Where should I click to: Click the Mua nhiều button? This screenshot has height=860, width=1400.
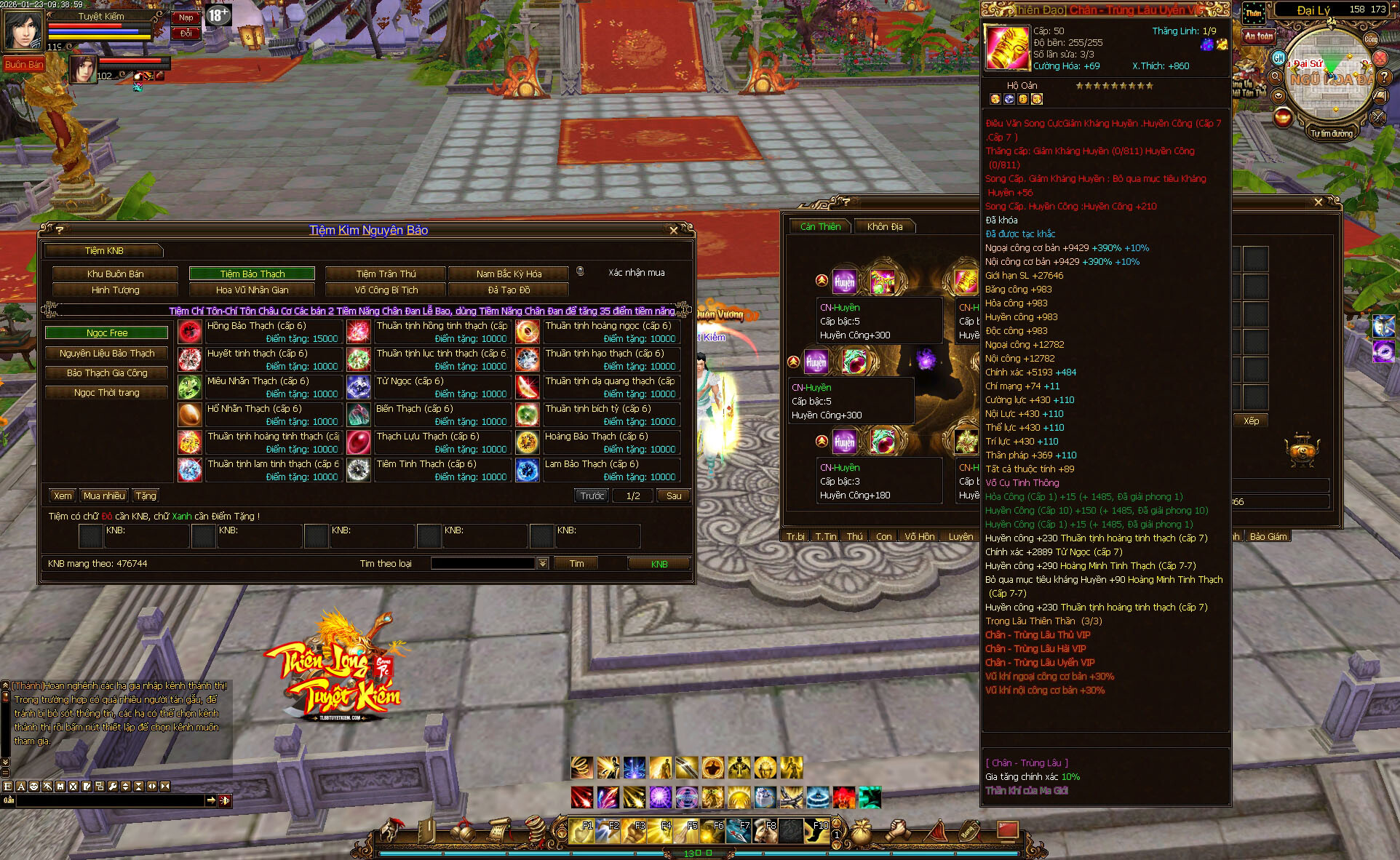(x=104, y=496)
